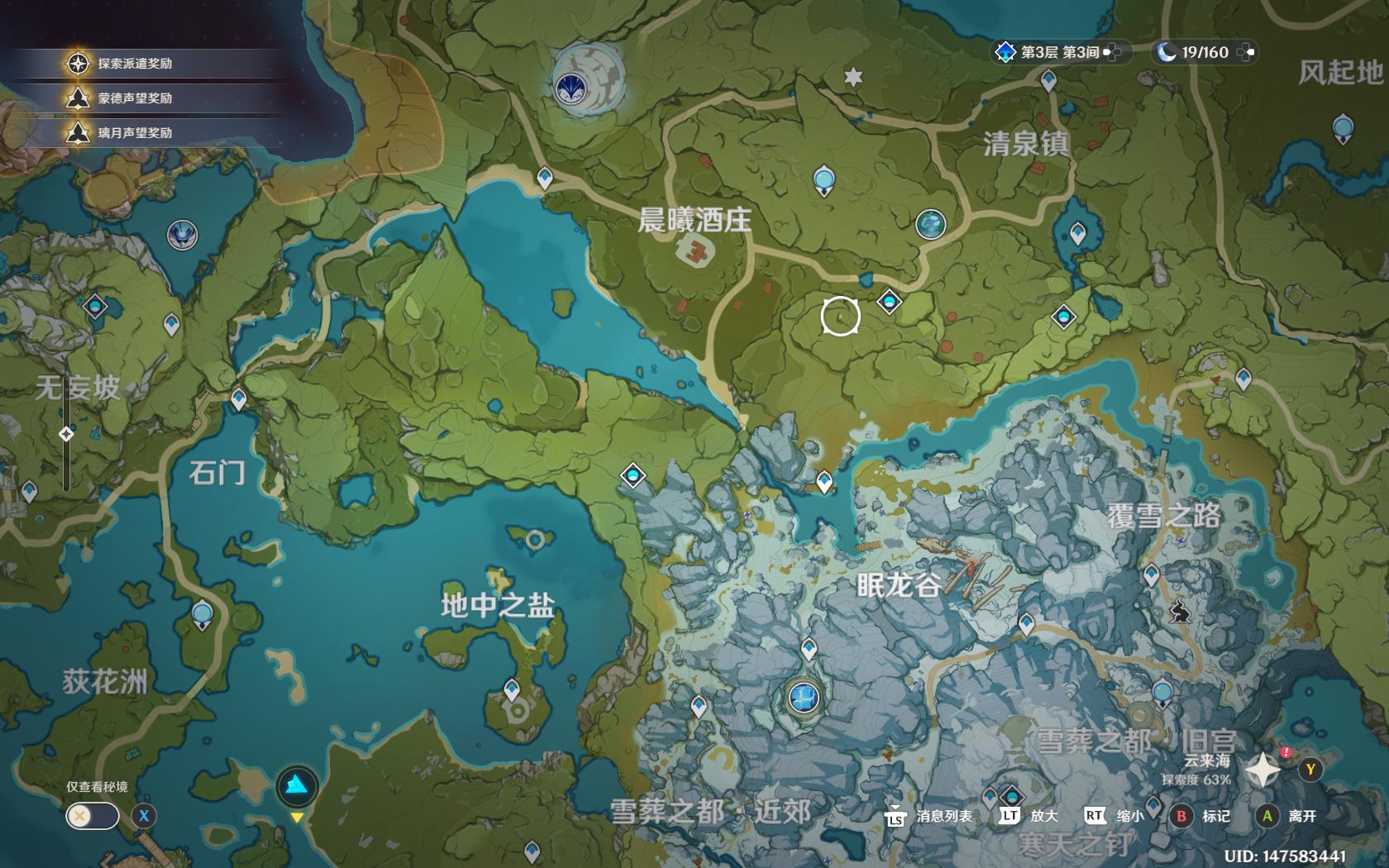Open the 蒙德声望奖励 reputation reward notice
This screenshot has width=1389, height=868.
coord(134,98)
